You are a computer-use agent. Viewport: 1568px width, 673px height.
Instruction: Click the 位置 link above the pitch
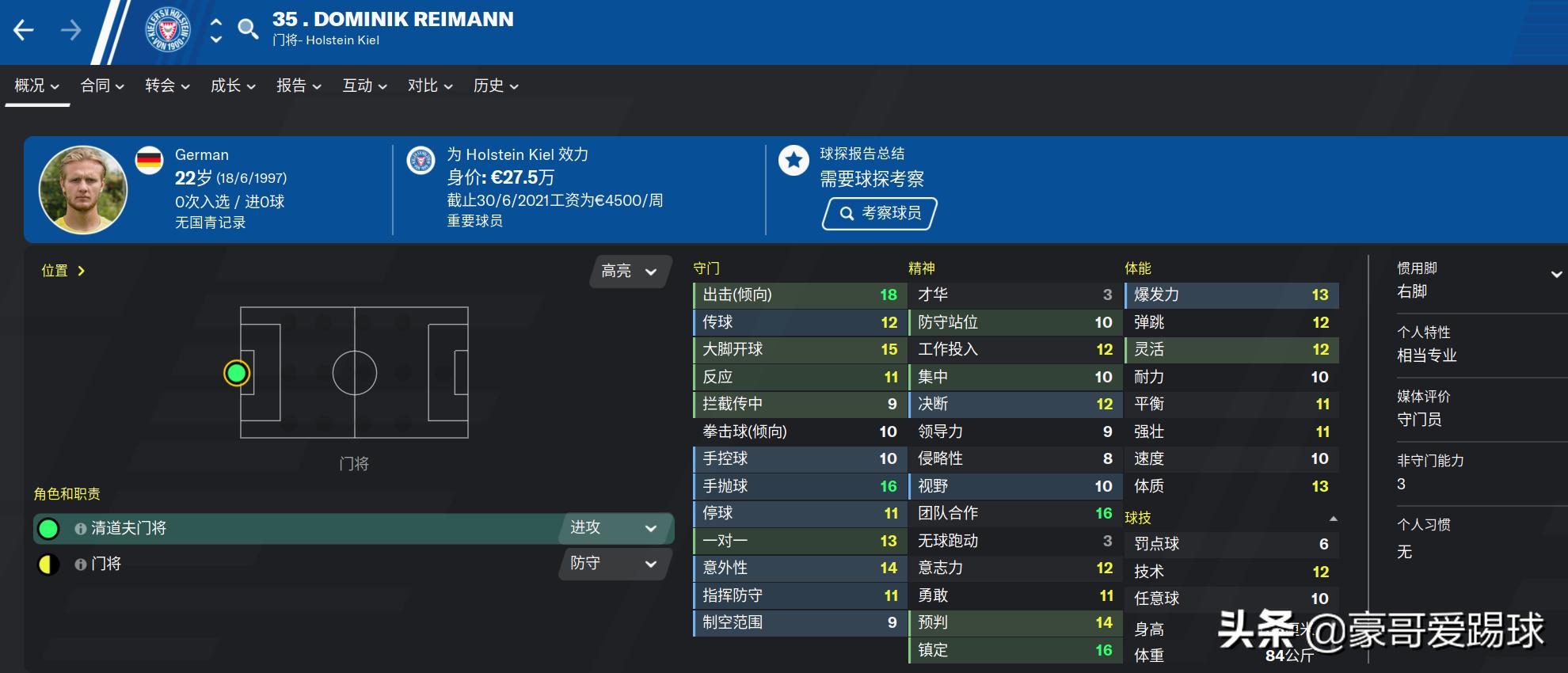point(54,270)
